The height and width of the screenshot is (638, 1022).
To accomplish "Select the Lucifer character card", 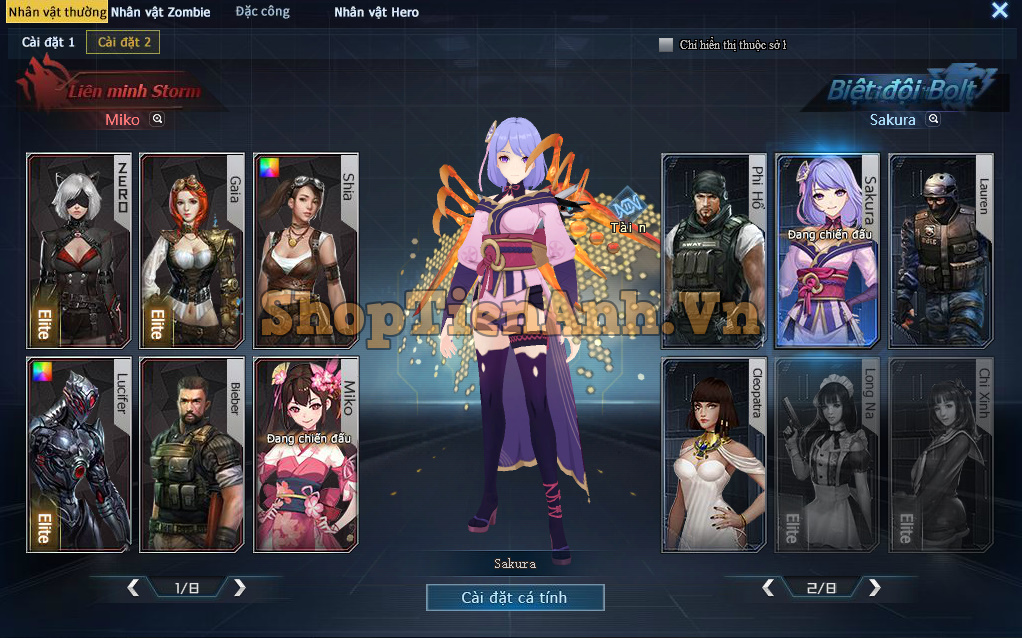I will click(78, 454).
